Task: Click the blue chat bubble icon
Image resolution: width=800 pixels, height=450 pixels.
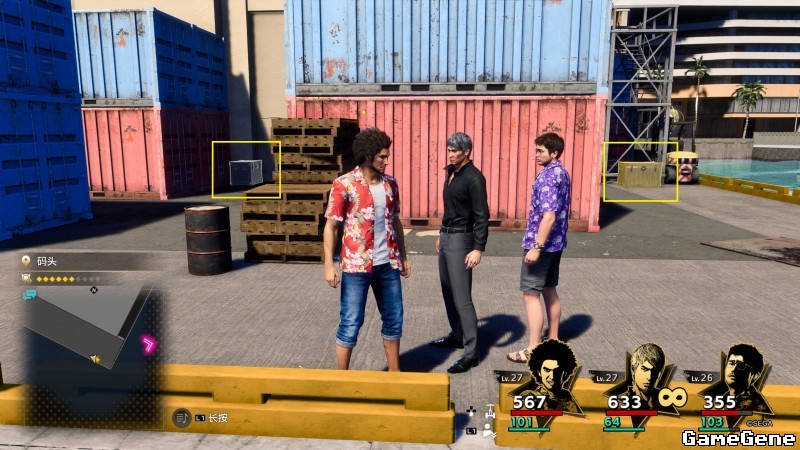Action: [x=30, y=294]
